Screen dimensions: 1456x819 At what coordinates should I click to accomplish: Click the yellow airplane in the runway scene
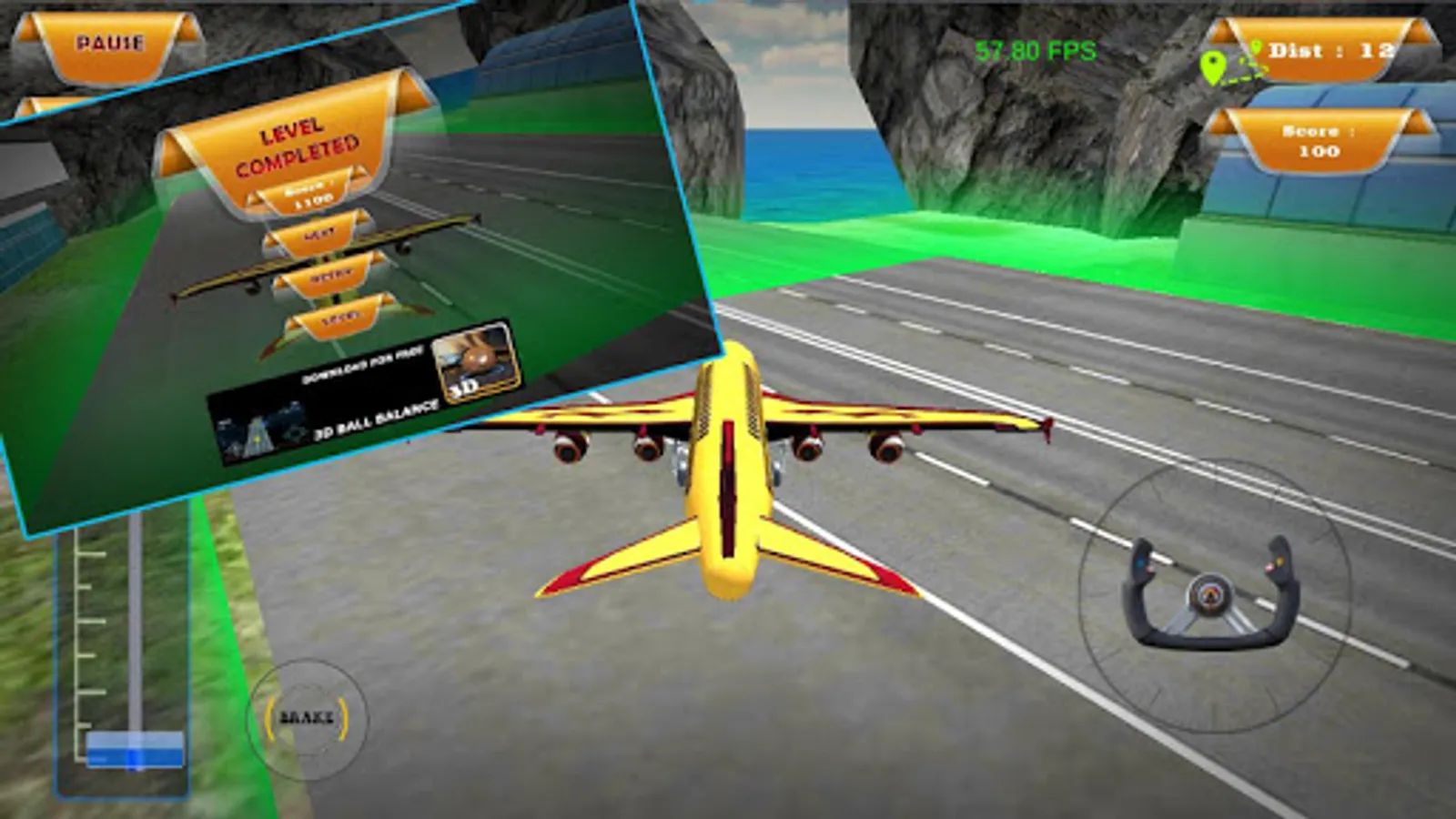(728, 473)
